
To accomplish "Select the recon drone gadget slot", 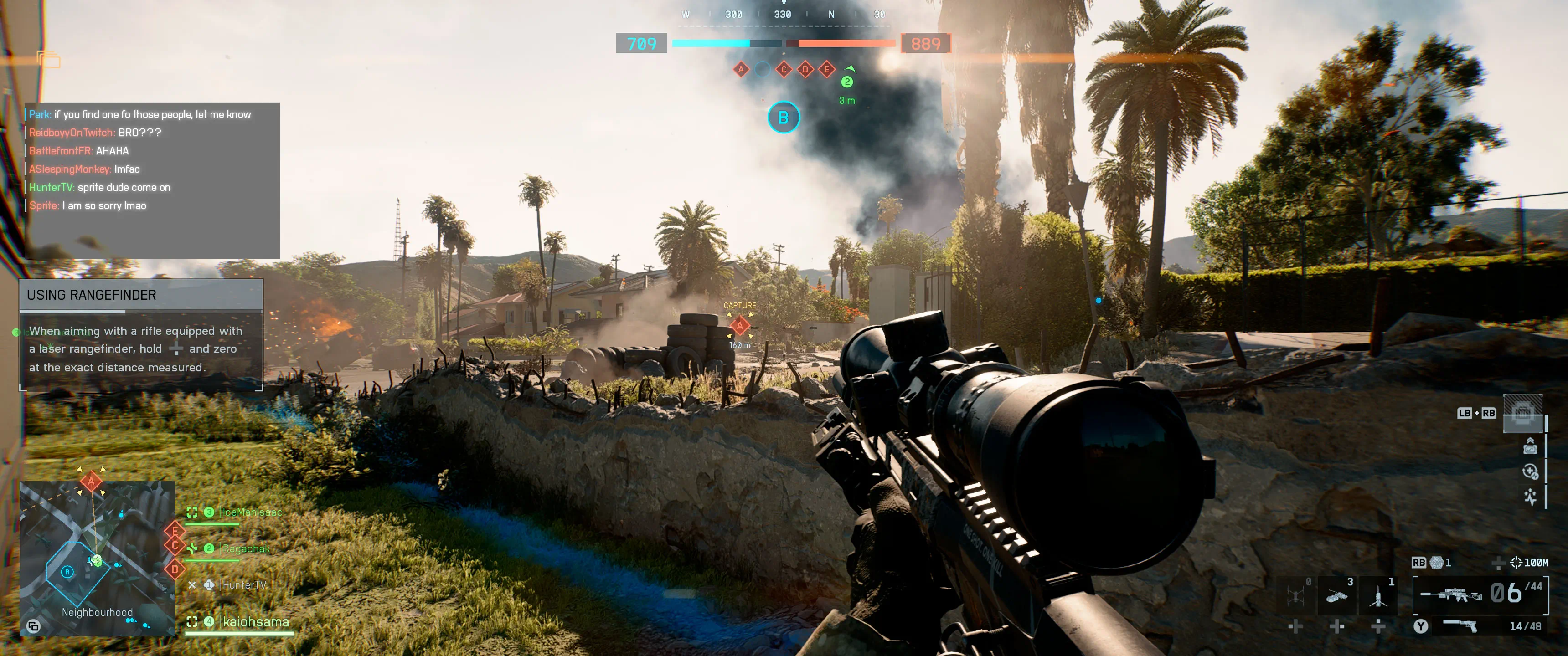I will pos(1295,594).
